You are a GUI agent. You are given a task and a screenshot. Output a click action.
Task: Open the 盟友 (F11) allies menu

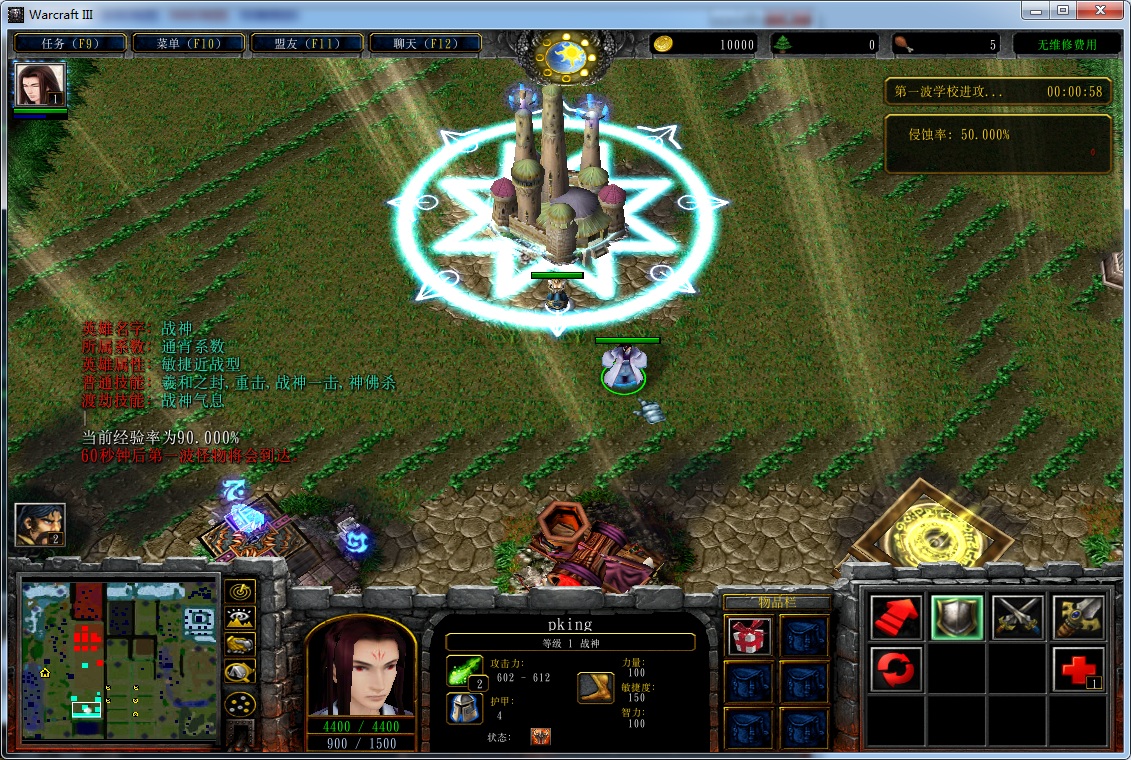click(307, 43)
